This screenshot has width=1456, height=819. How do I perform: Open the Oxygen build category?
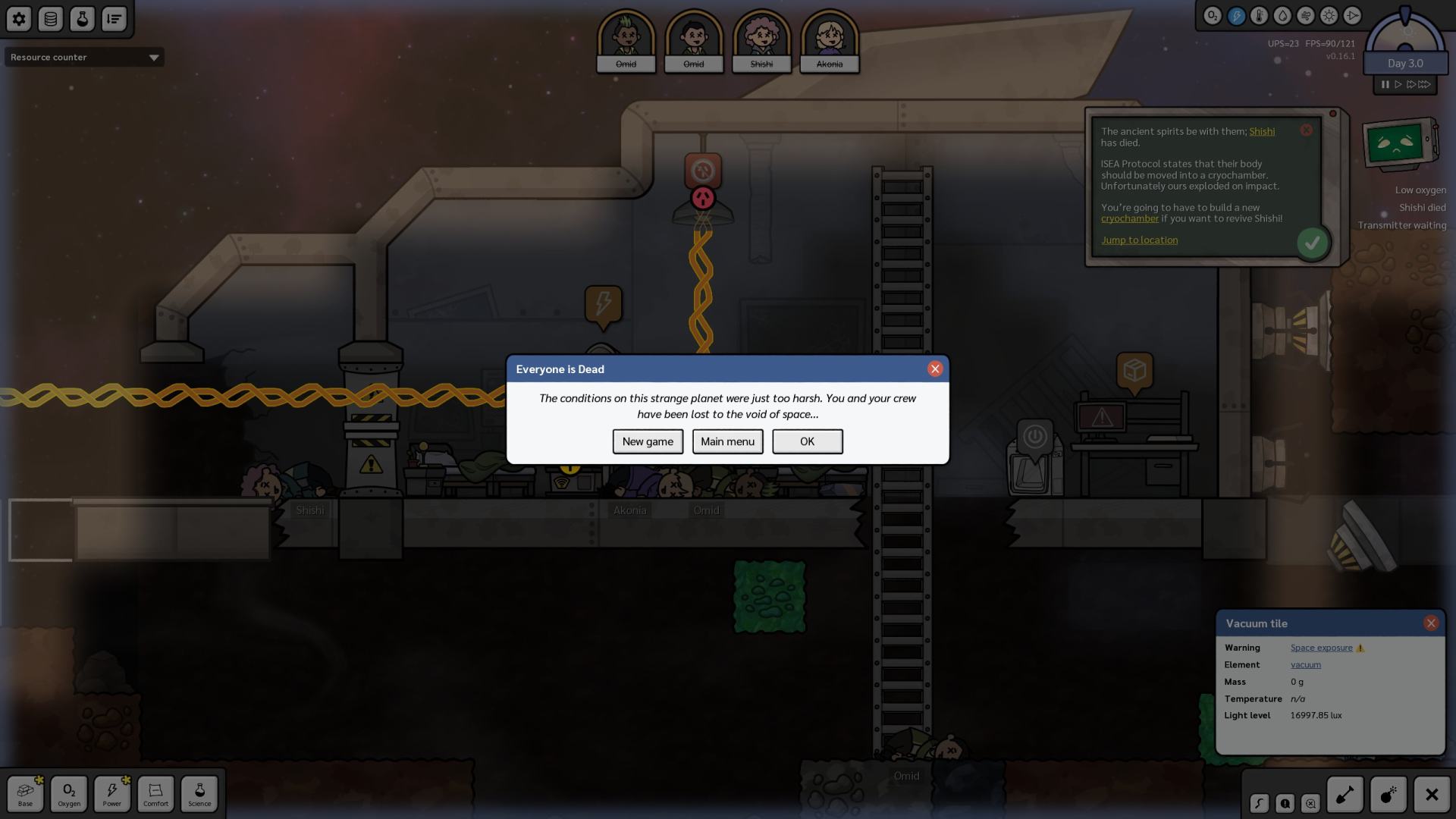(69, 793)
